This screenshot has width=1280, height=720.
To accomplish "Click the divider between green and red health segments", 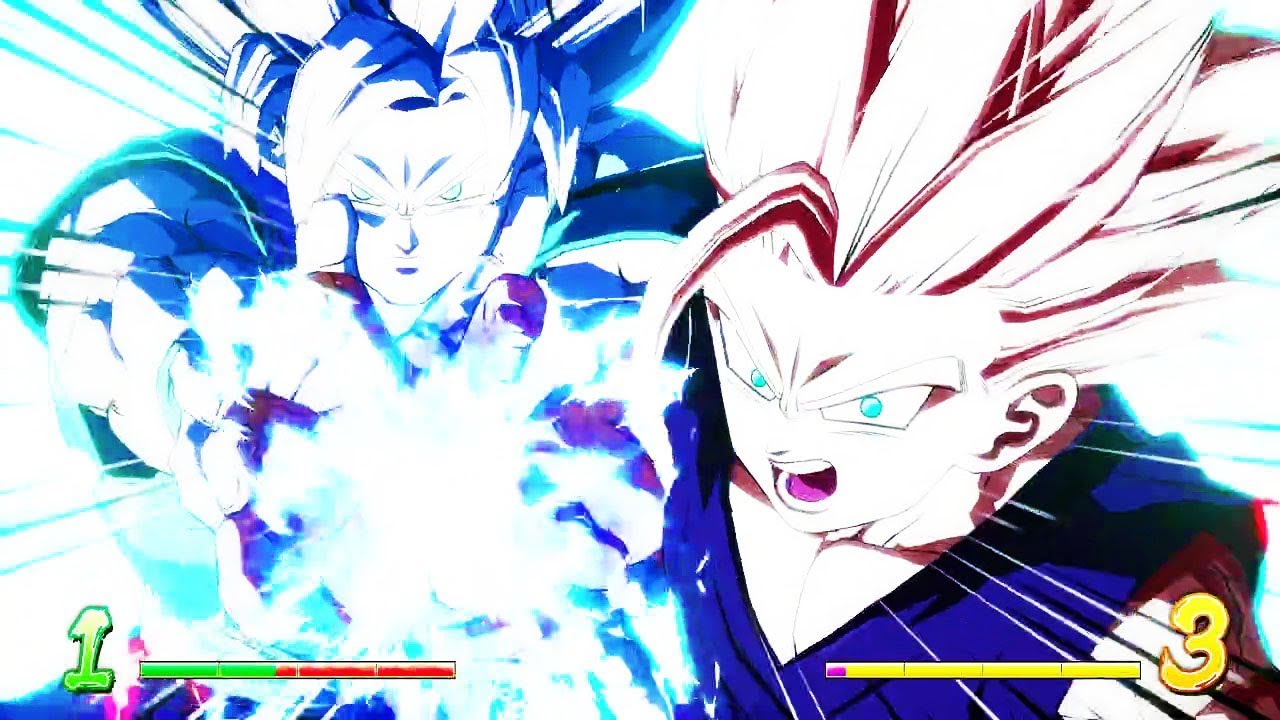I will point(275,672).
